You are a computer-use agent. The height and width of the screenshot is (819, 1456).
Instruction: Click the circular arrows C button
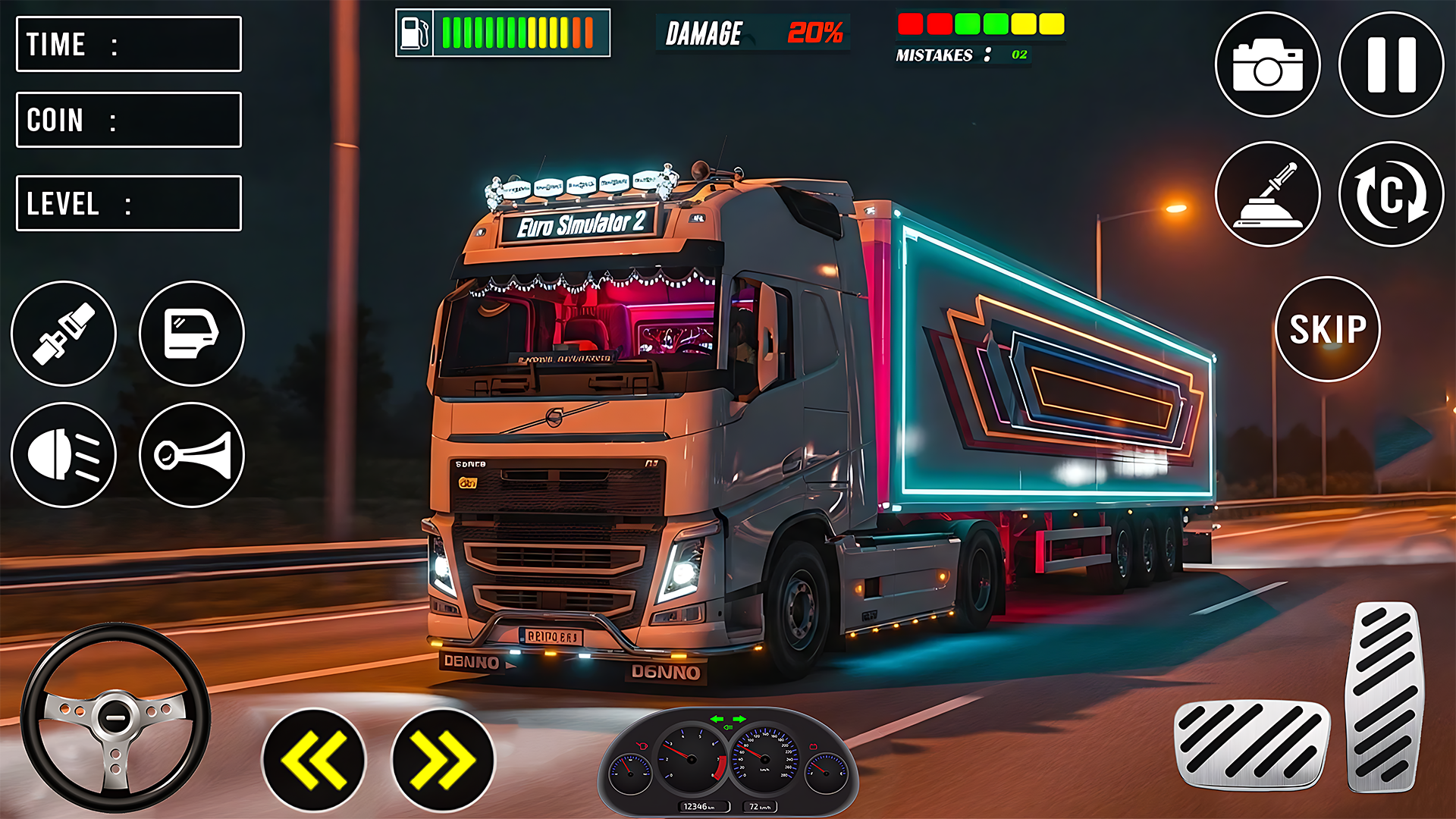(x=1391, y=194)
